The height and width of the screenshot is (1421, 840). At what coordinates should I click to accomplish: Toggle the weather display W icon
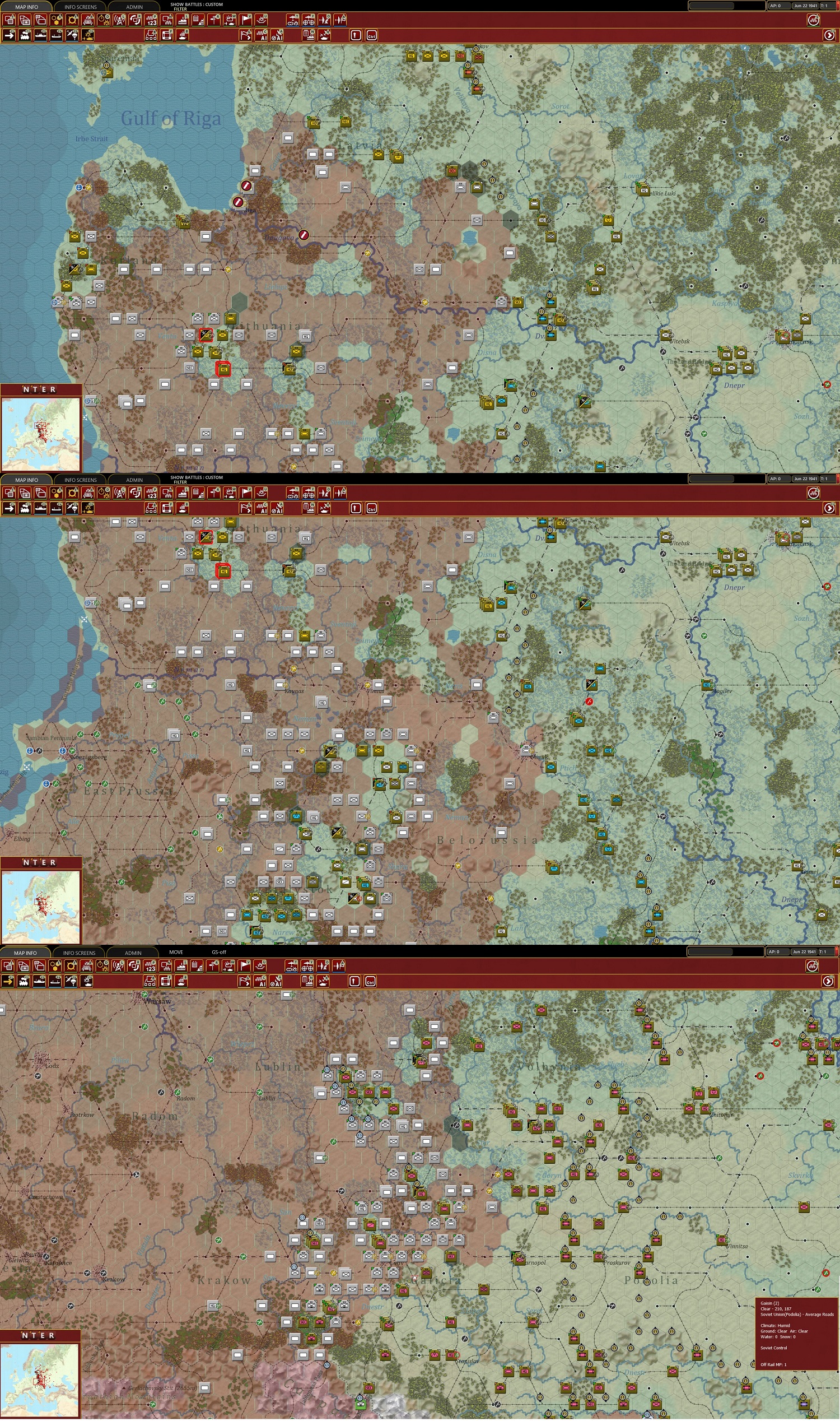click(230, 20)
